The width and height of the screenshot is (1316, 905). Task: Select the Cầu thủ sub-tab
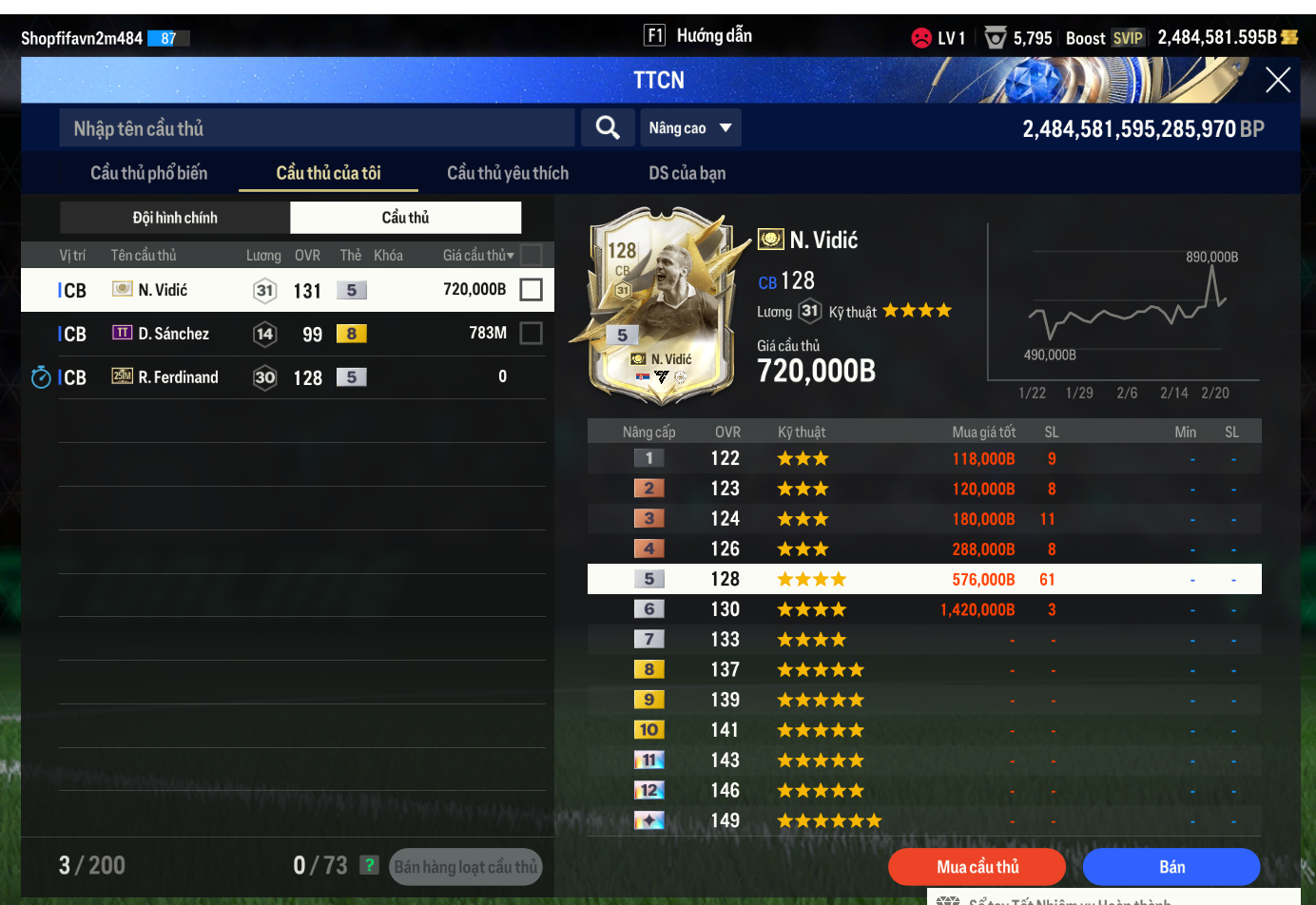tap(405, 218)
